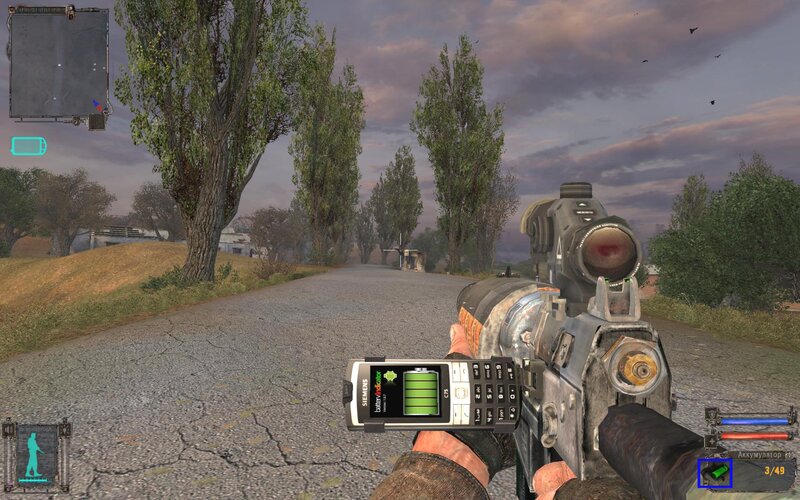The width and height of the screenshot is (800, 500).
Task: Click the player stance silhouette indicator
Action: 36,455
